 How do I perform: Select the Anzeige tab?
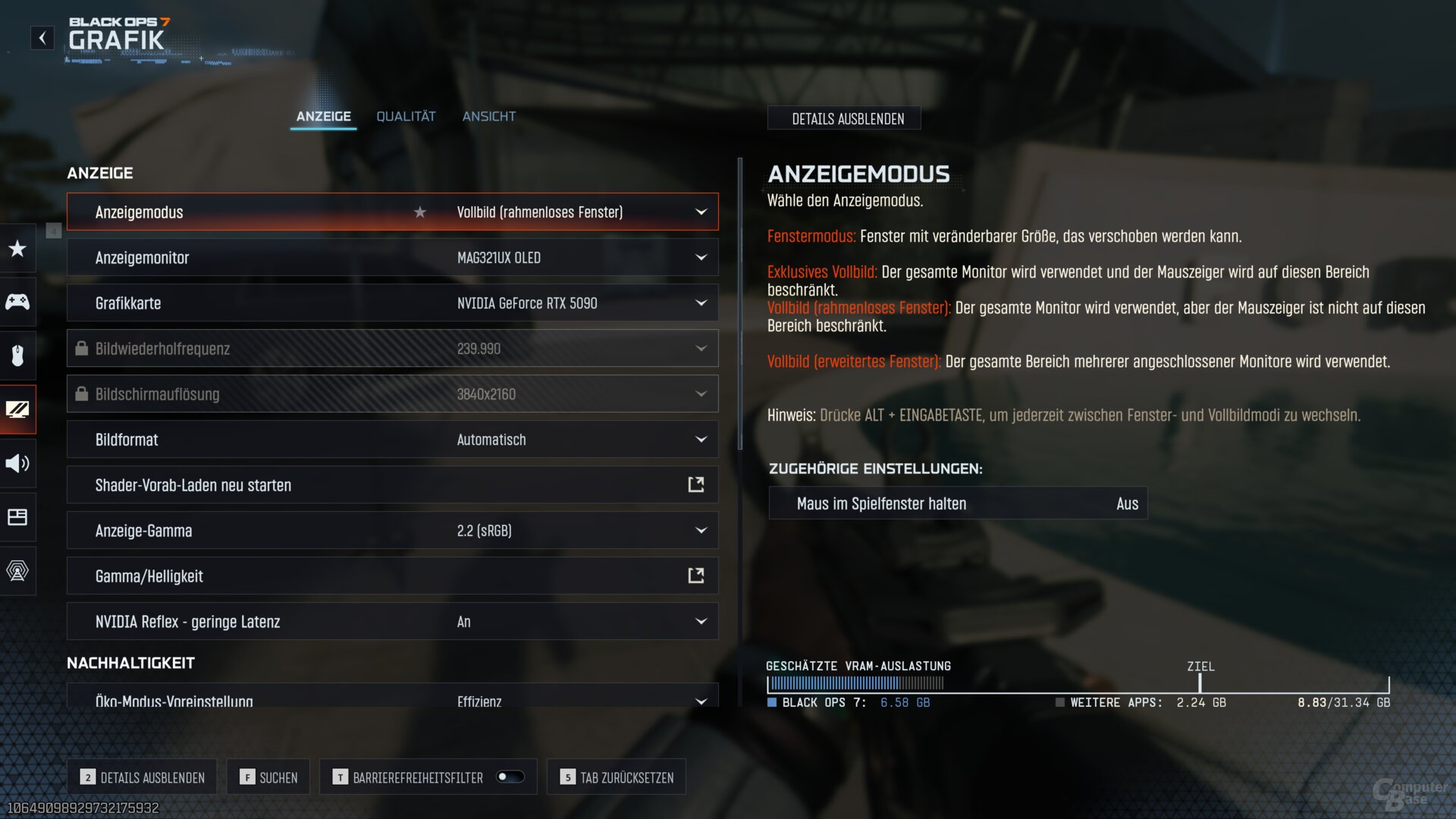click(x=324, y=116)
